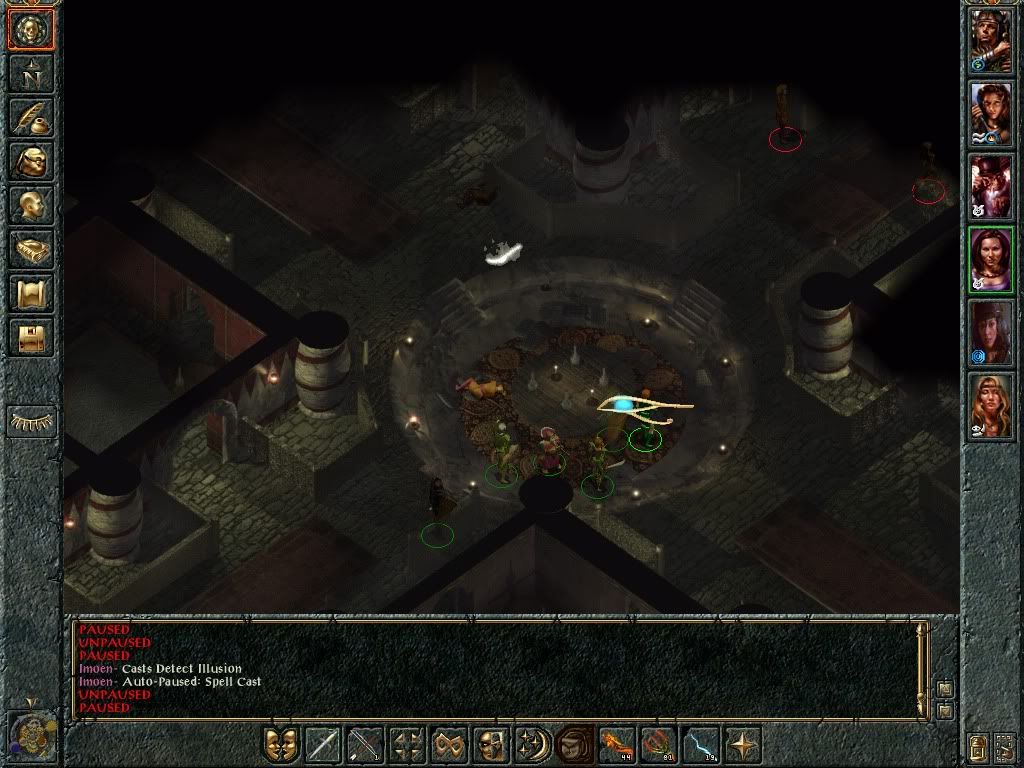Open the area map with the compass button
Screen dimensions: 1024x768
click(x=31, y=74)
